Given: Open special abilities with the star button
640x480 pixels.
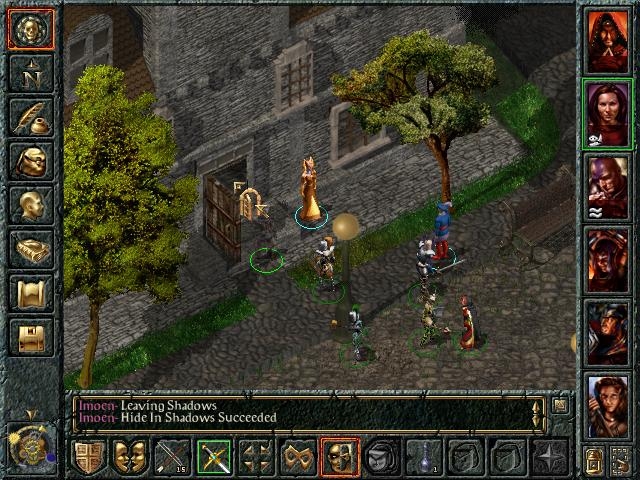Looking at the screenshot, I should click(x=549, y=458).
